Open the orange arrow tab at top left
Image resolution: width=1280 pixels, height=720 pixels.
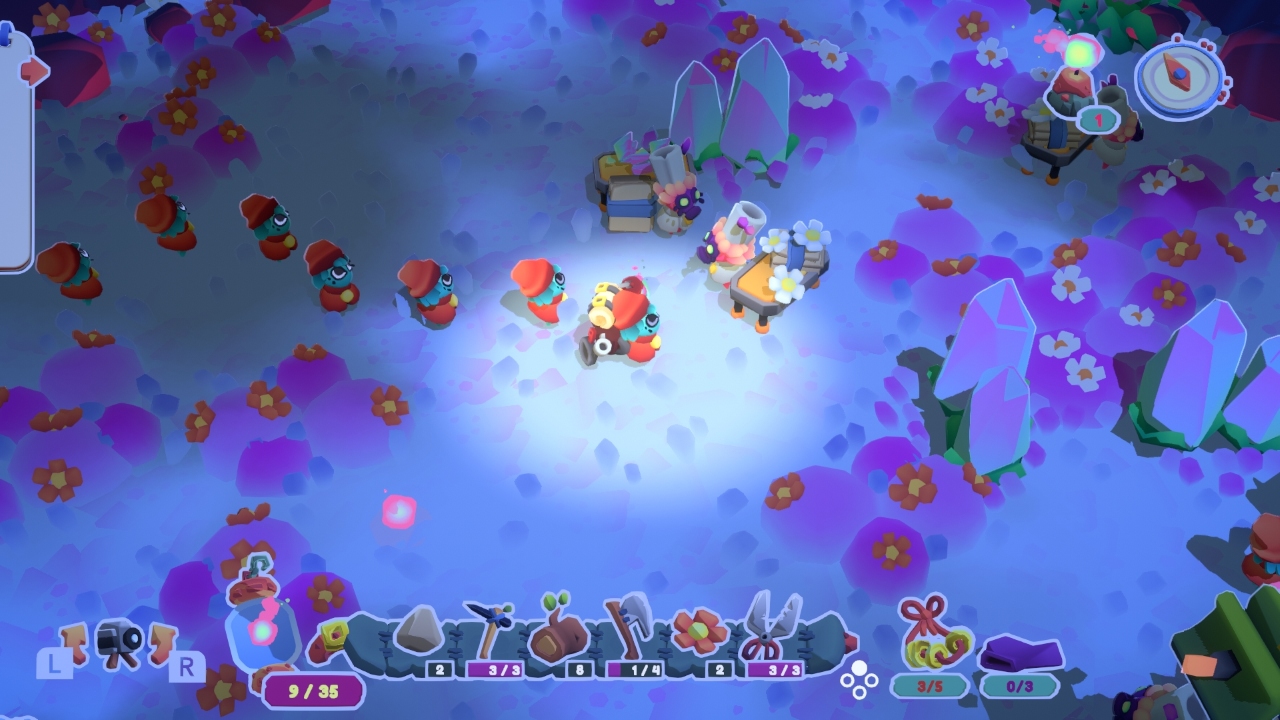32,70
